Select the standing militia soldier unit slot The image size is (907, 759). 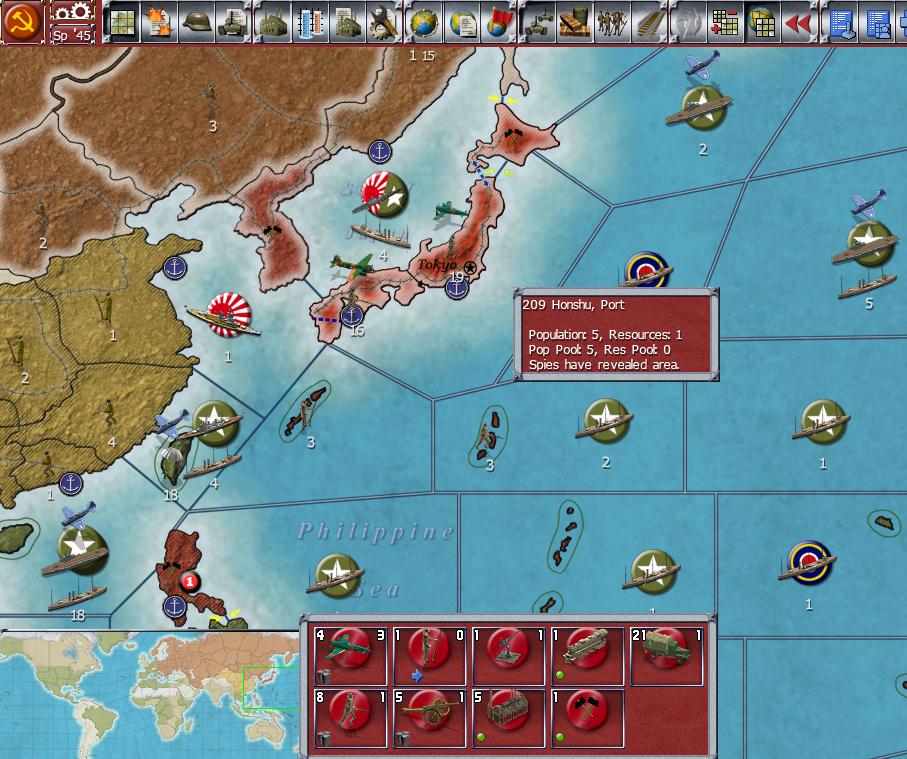point(430,656)
